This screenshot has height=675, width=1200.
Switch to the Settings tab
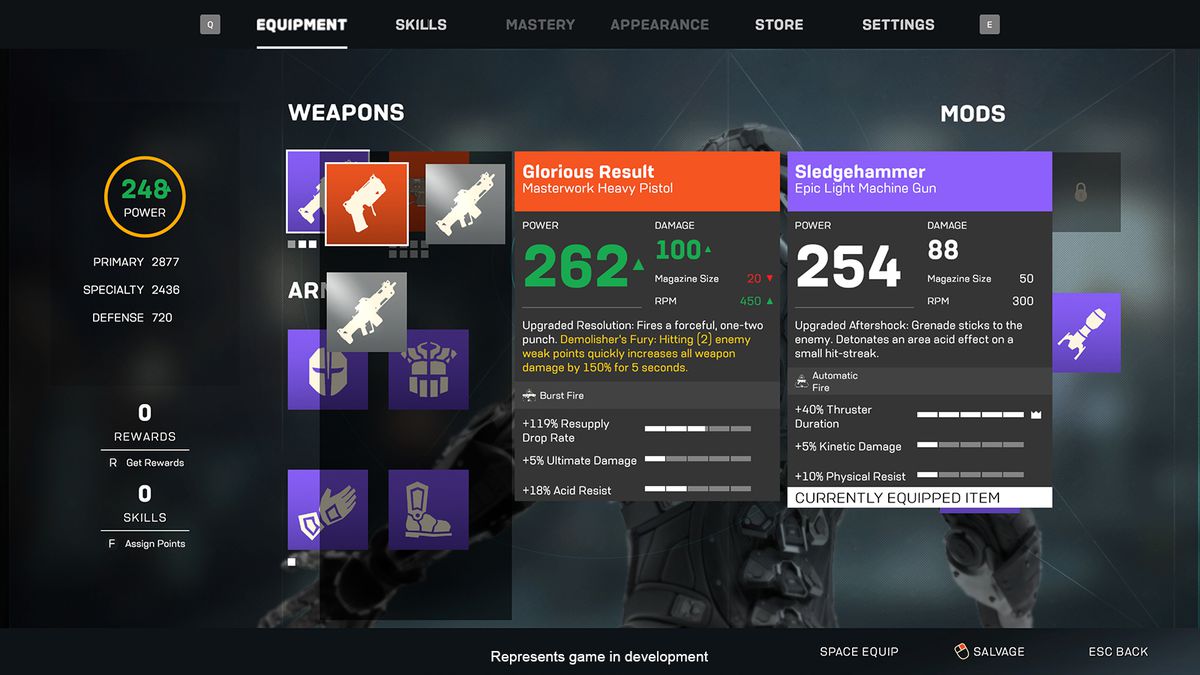(898, 25)
